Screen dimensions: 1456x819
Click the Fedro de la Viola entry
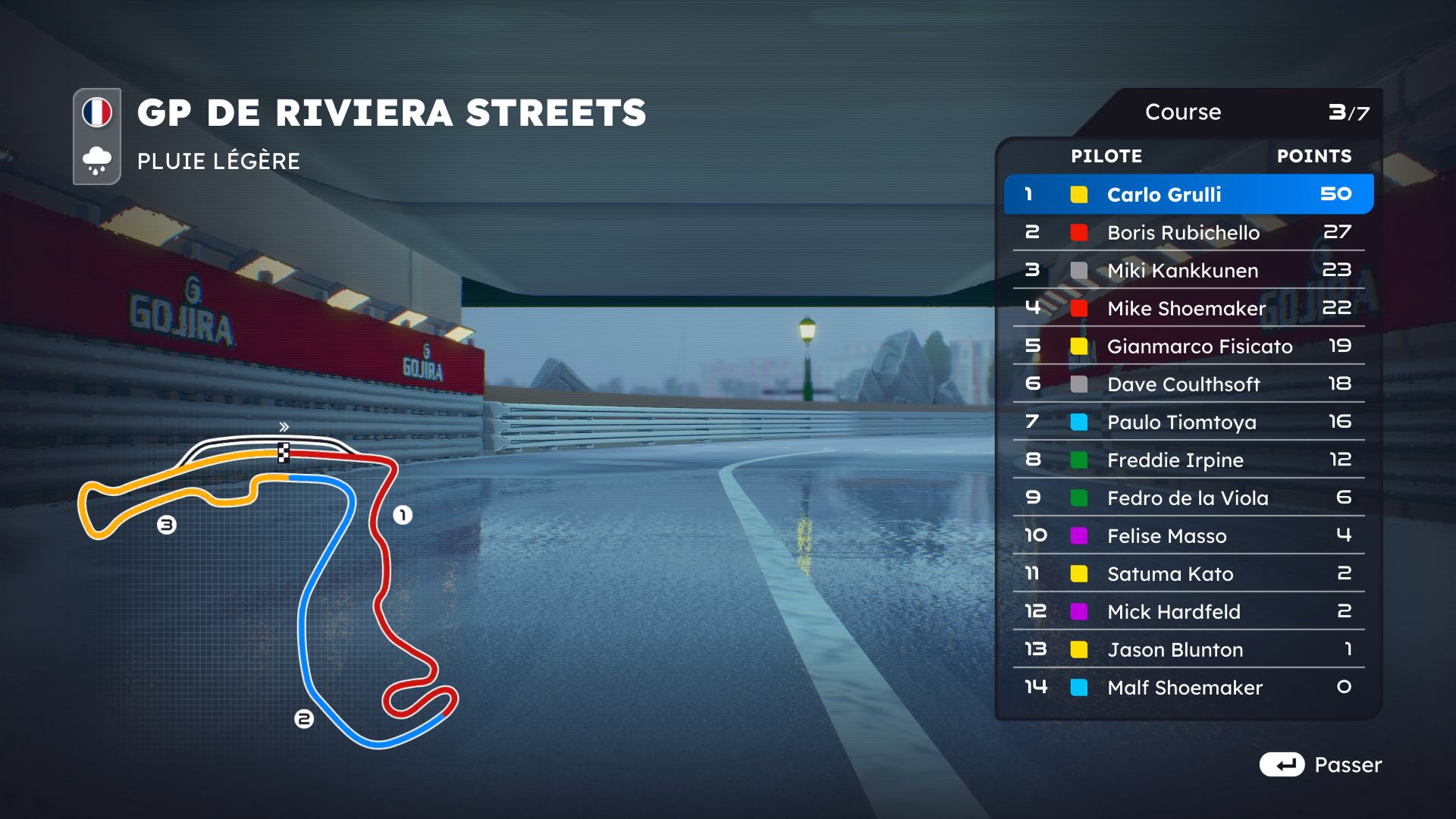[1188, 497]
